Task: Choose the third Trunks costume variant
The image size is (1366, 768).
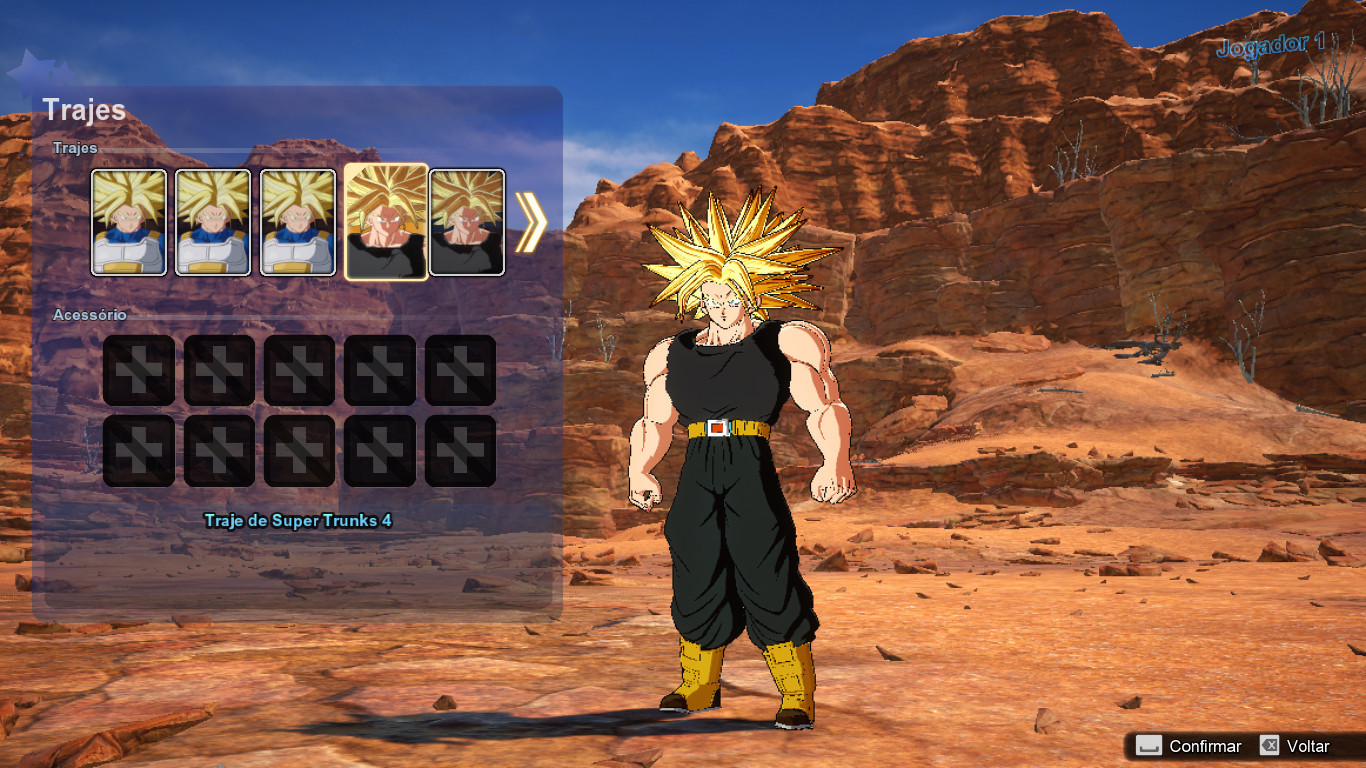Action: coord(298,220)
